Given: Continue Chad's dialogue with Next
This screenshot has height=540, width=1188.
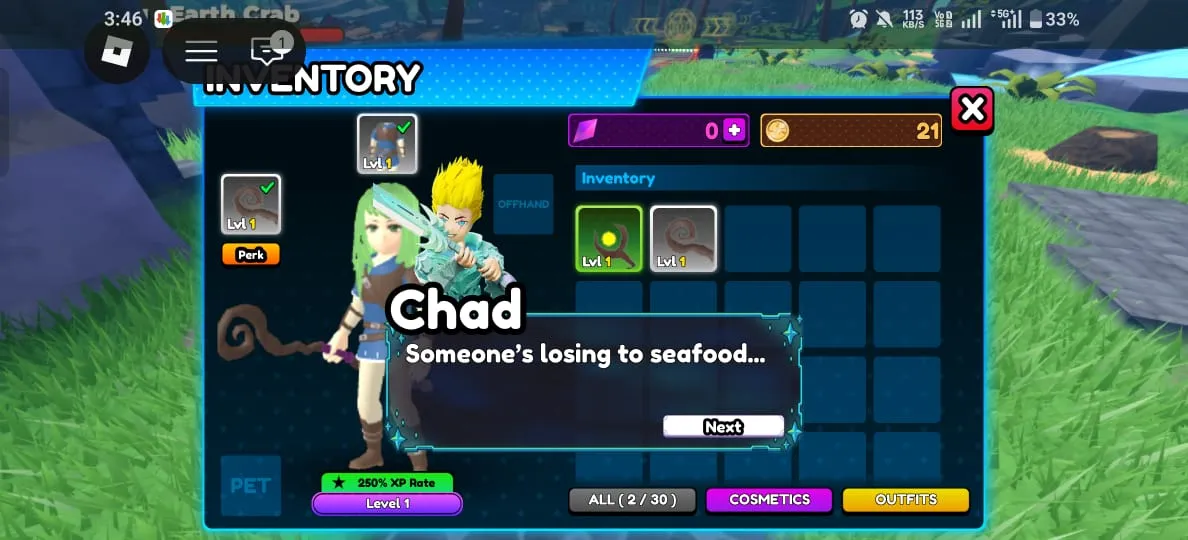Looking at the screenshot, I should point(723,427).
